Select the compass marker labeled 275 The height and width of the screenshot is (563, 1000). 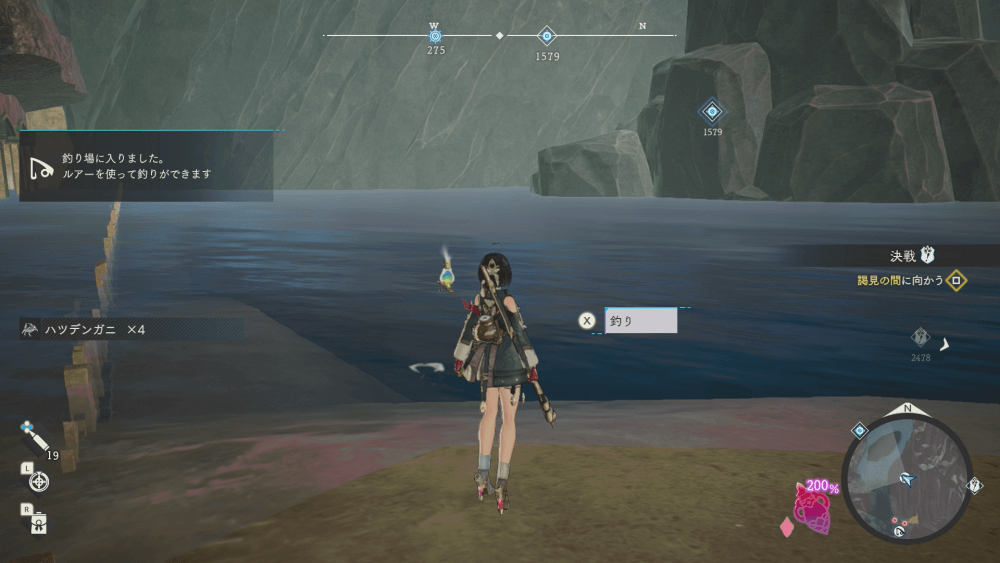pyautogui.click(x=435, y=36)
